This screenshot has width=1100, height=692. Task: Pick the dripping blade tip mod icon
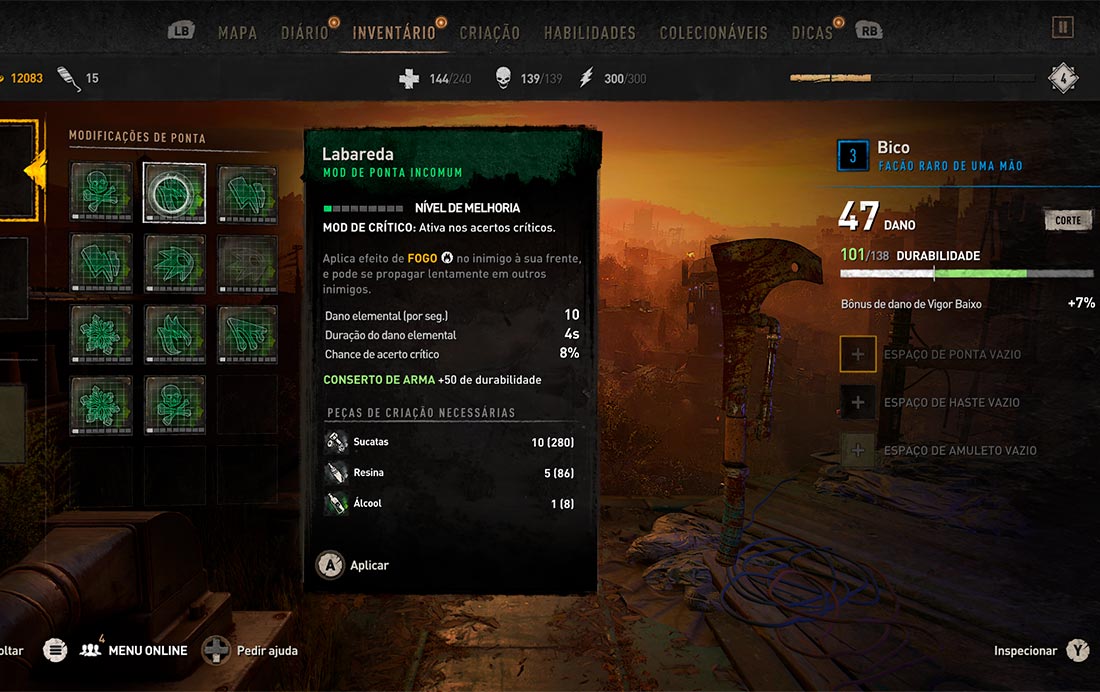coord(248,333)
